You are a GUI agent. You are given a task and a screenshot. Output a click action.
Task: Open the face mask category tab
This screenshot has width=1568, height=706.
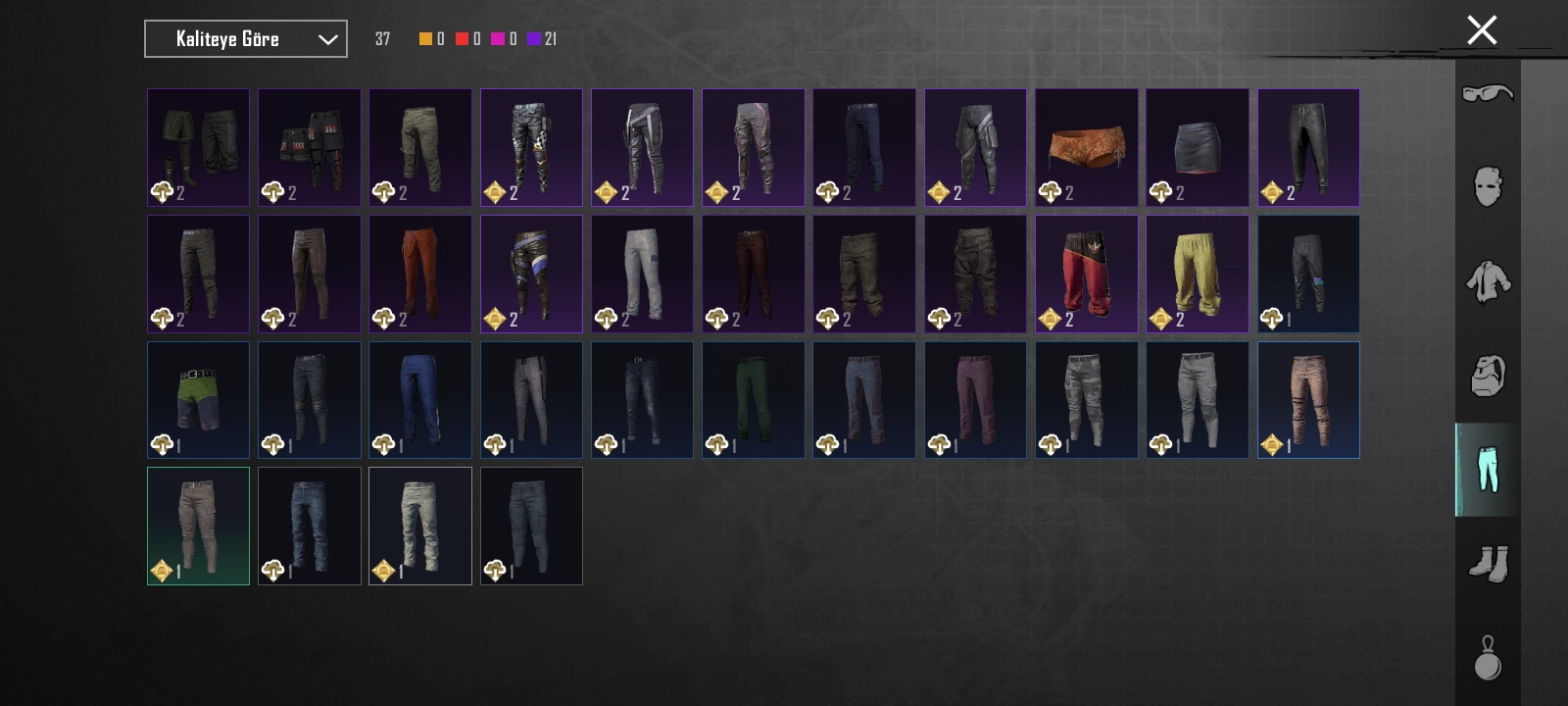pyautogui.click(x=1488, y=186)
